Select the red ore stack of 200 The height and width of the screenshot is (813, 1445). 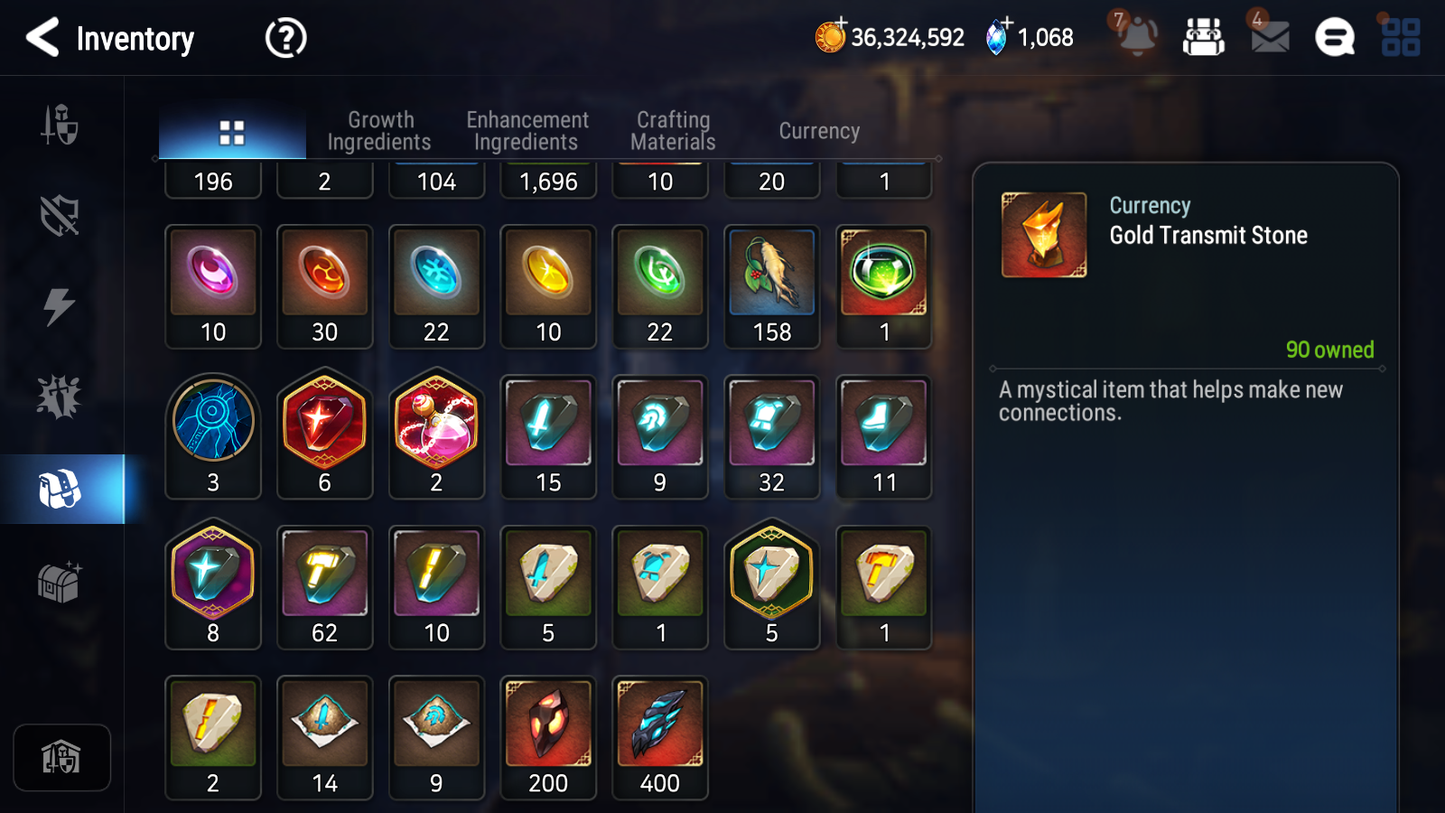548,737
